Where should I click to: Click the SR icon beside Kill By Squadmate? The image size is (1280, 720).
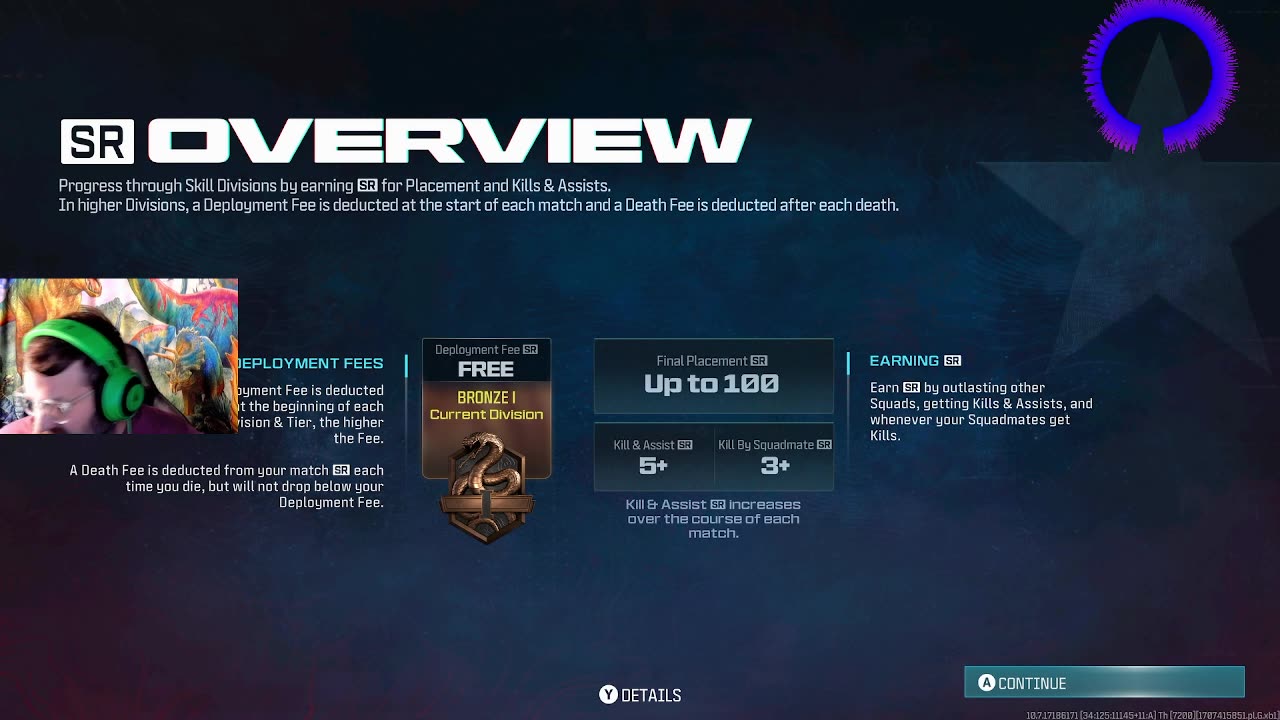click(824, 444)
